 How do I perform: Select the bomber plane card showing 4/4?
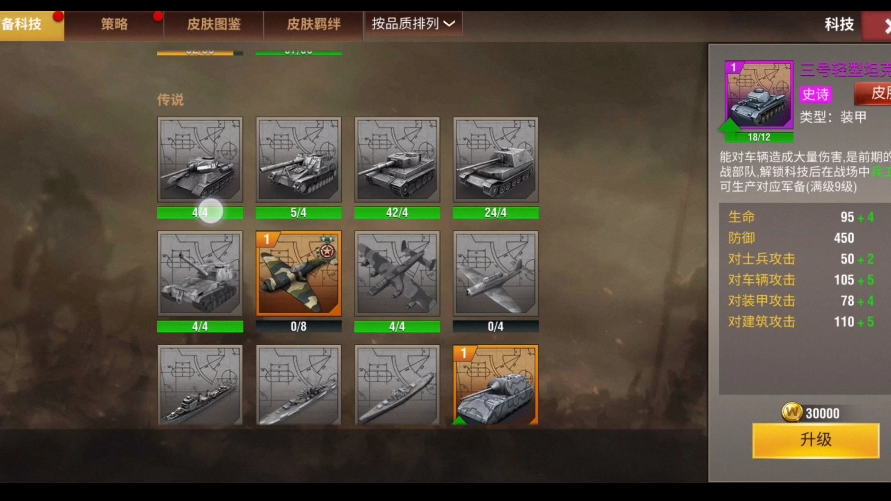[x=397, y=274]
